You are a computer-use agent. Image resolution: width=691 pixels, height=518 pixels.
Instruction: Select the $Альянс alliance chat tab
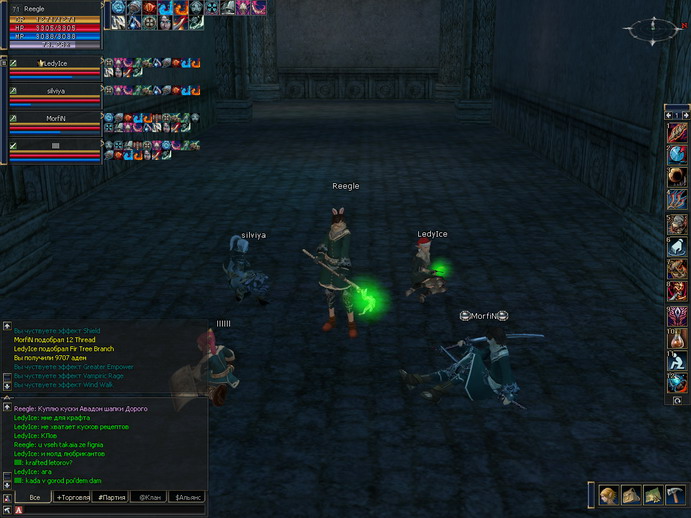point(188,497)
